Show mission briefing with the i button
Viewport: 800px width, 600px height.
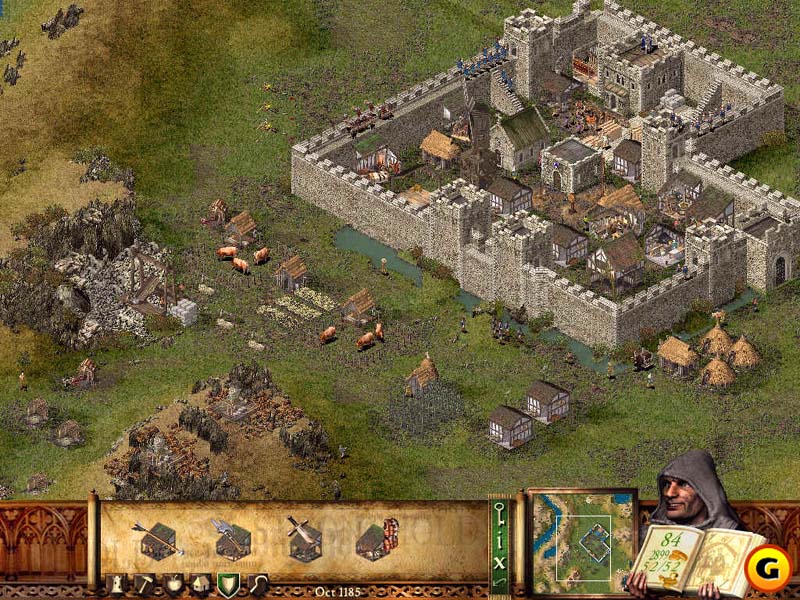point(500,540)
